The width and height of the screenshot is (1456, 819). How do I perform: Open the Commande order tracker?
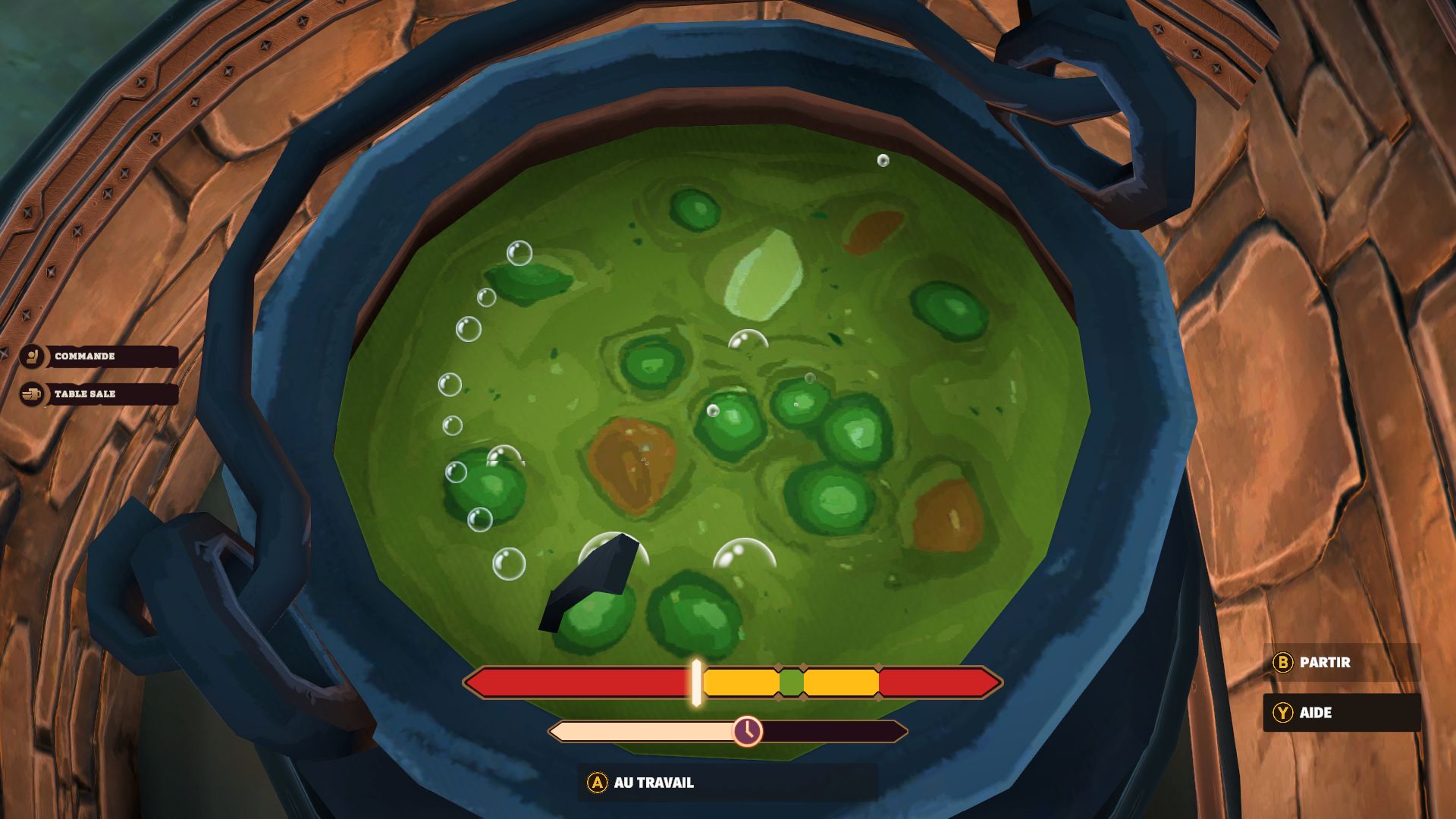pos(99,356)
